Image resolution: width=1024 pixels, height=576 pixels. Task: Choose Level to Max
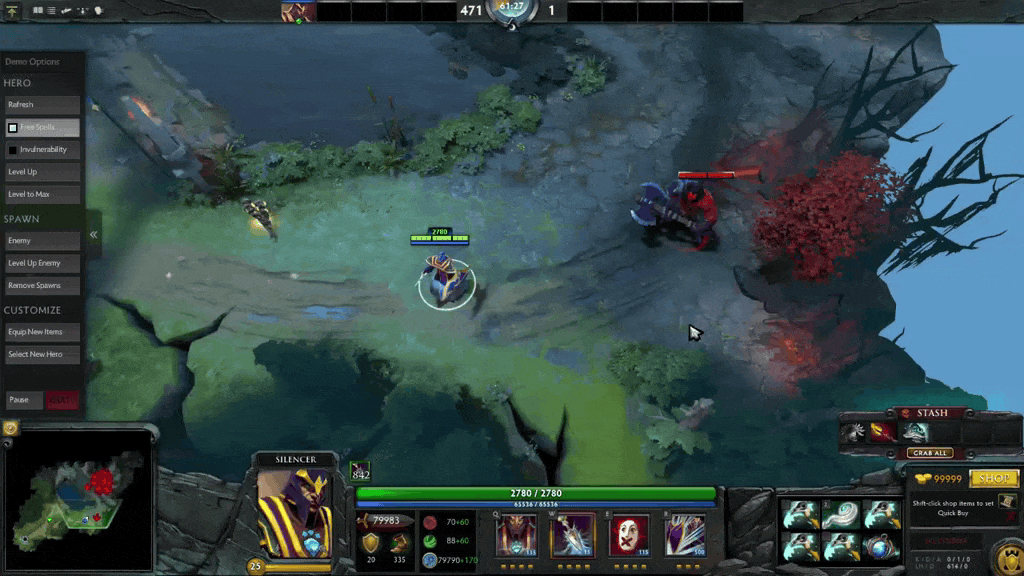click(x=42, y=194)
